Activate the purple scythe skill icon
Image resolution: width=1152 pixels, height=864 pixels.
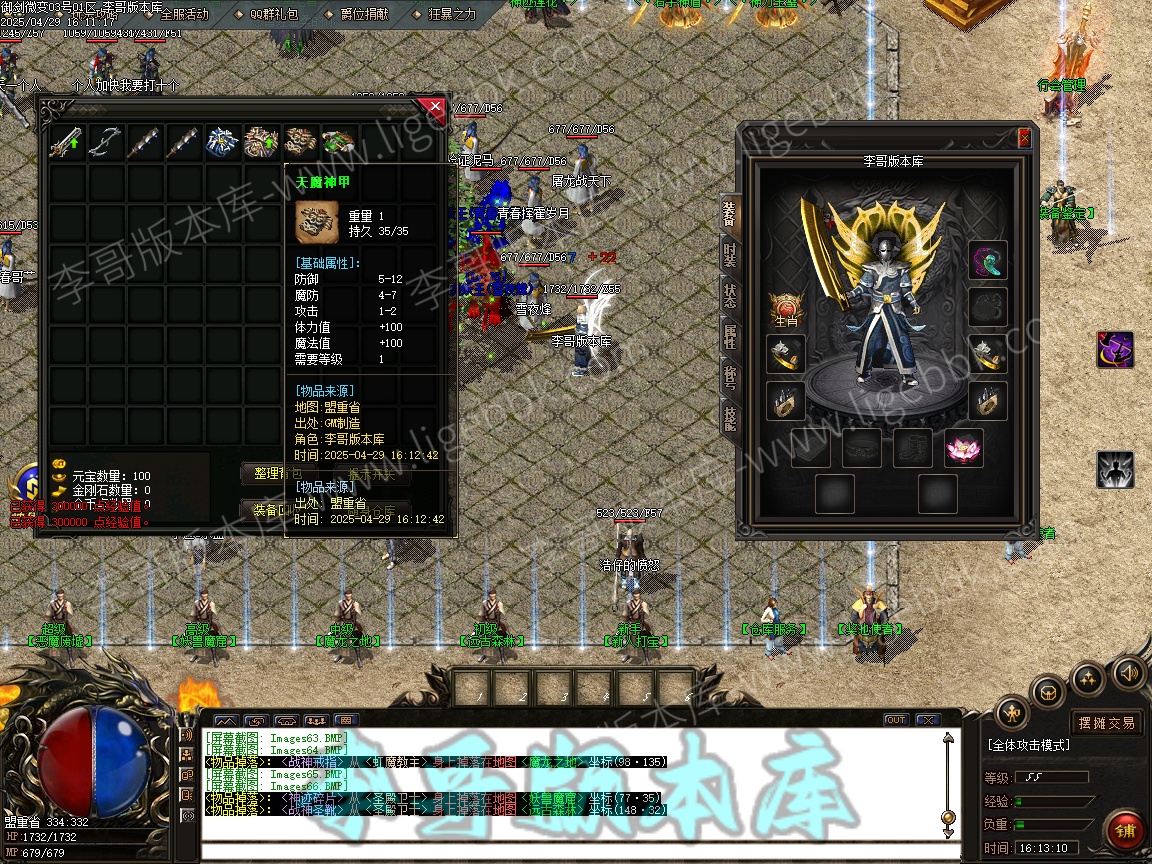pyautogui.click(x=1115, y=350)
